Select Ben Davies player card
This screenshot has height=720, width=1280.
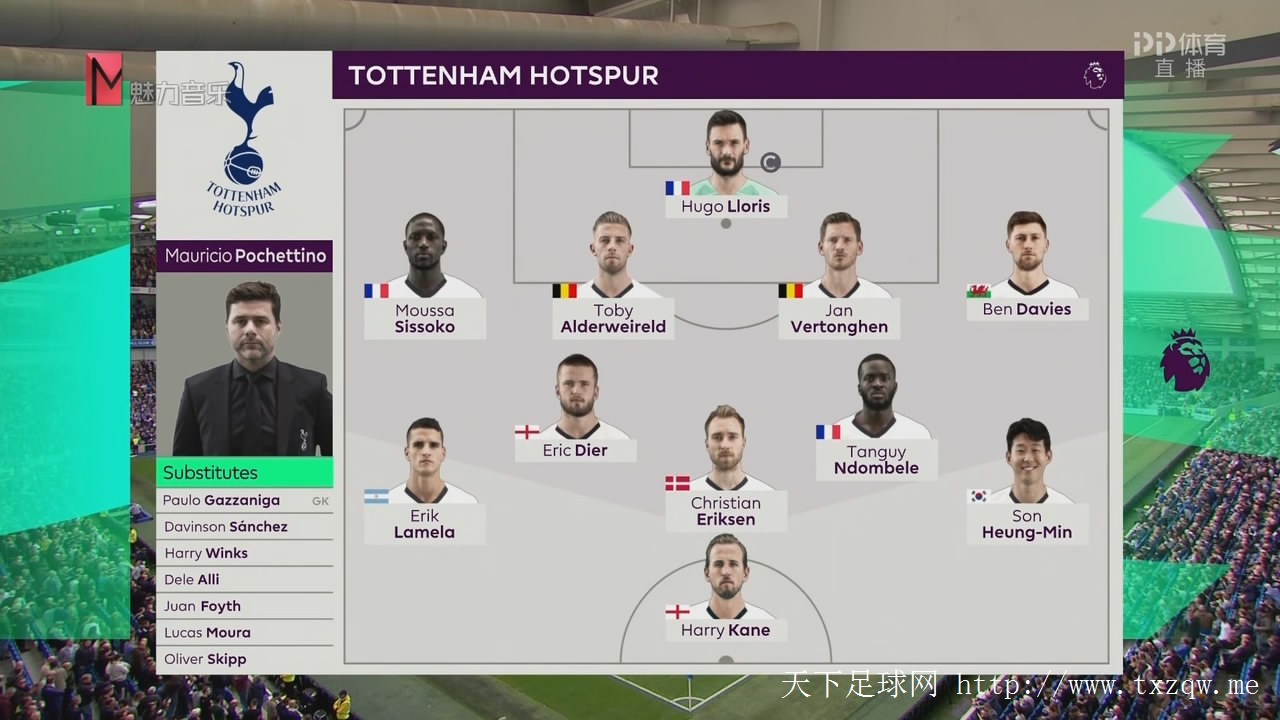pyautogui.click(x=1027, y=270)
